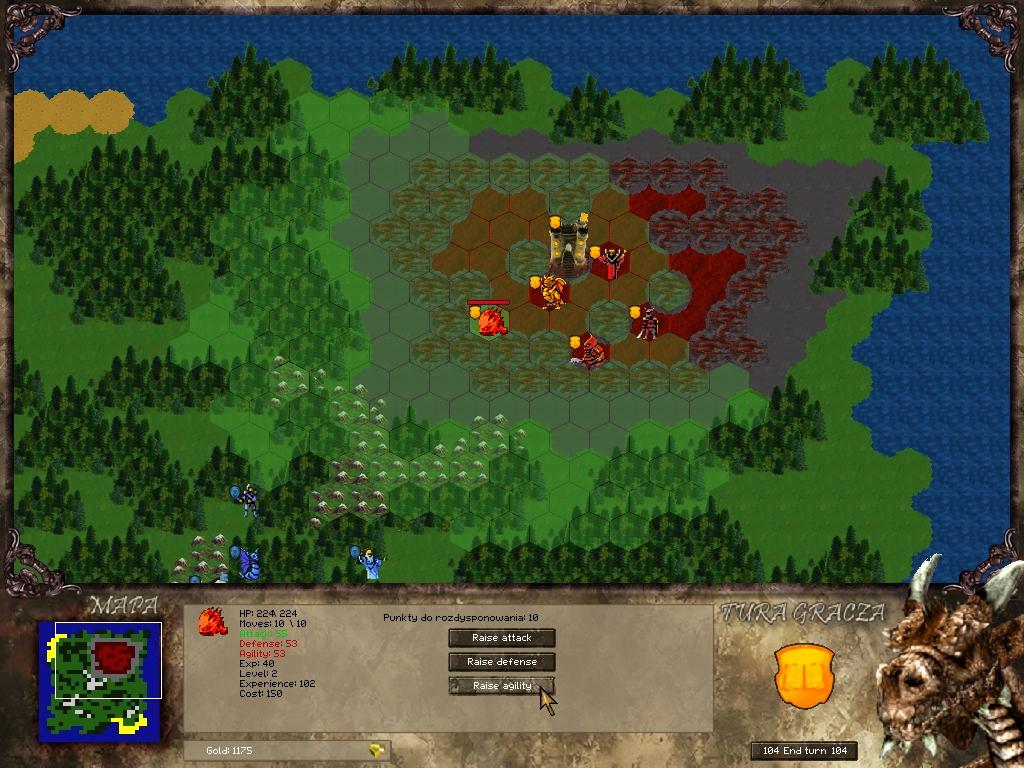The image size is (1024, 768).
Task: End the current turn
Action: pos(804,751)
